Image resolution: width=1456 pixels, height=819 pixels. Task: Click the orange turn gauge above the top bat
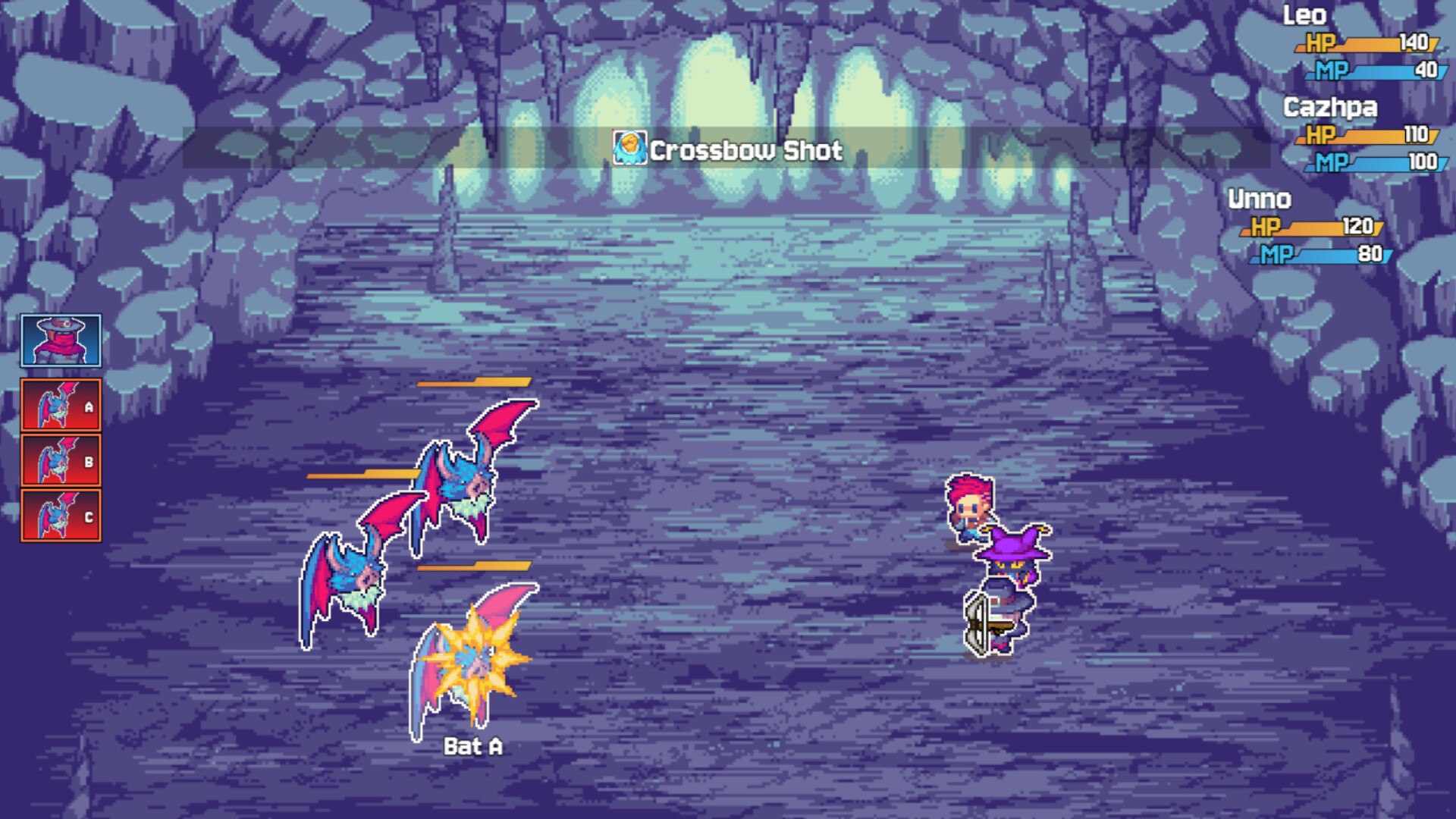click(474, 384)
